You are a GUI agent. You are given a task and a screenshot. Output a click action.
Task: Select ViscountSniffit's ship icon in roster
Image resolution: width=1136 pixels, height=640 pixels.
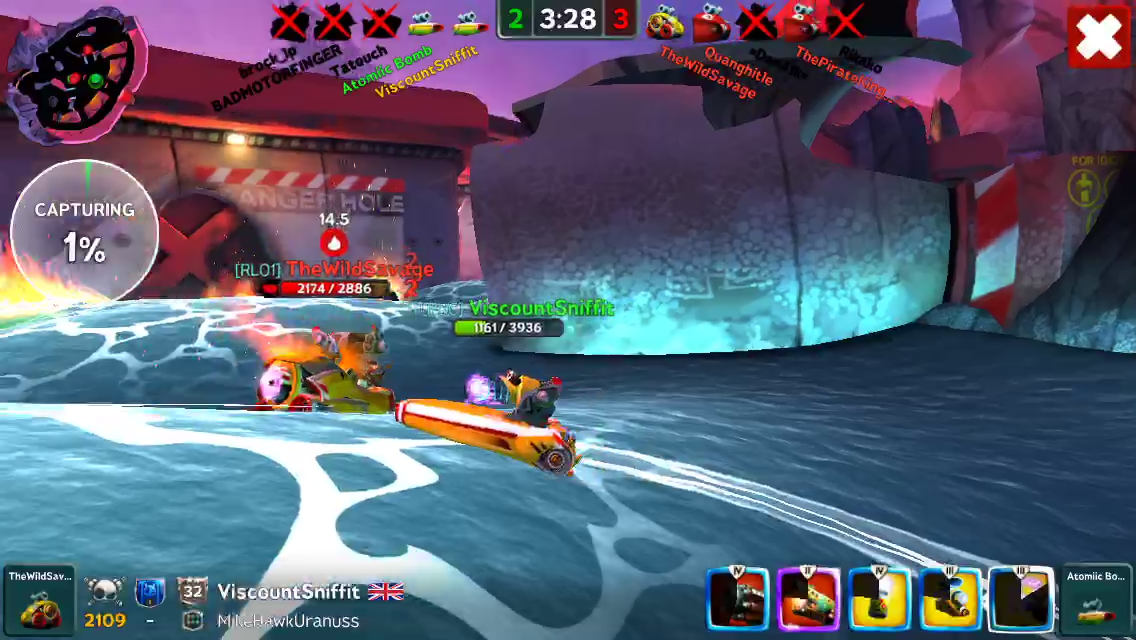[x=469, y=21]
